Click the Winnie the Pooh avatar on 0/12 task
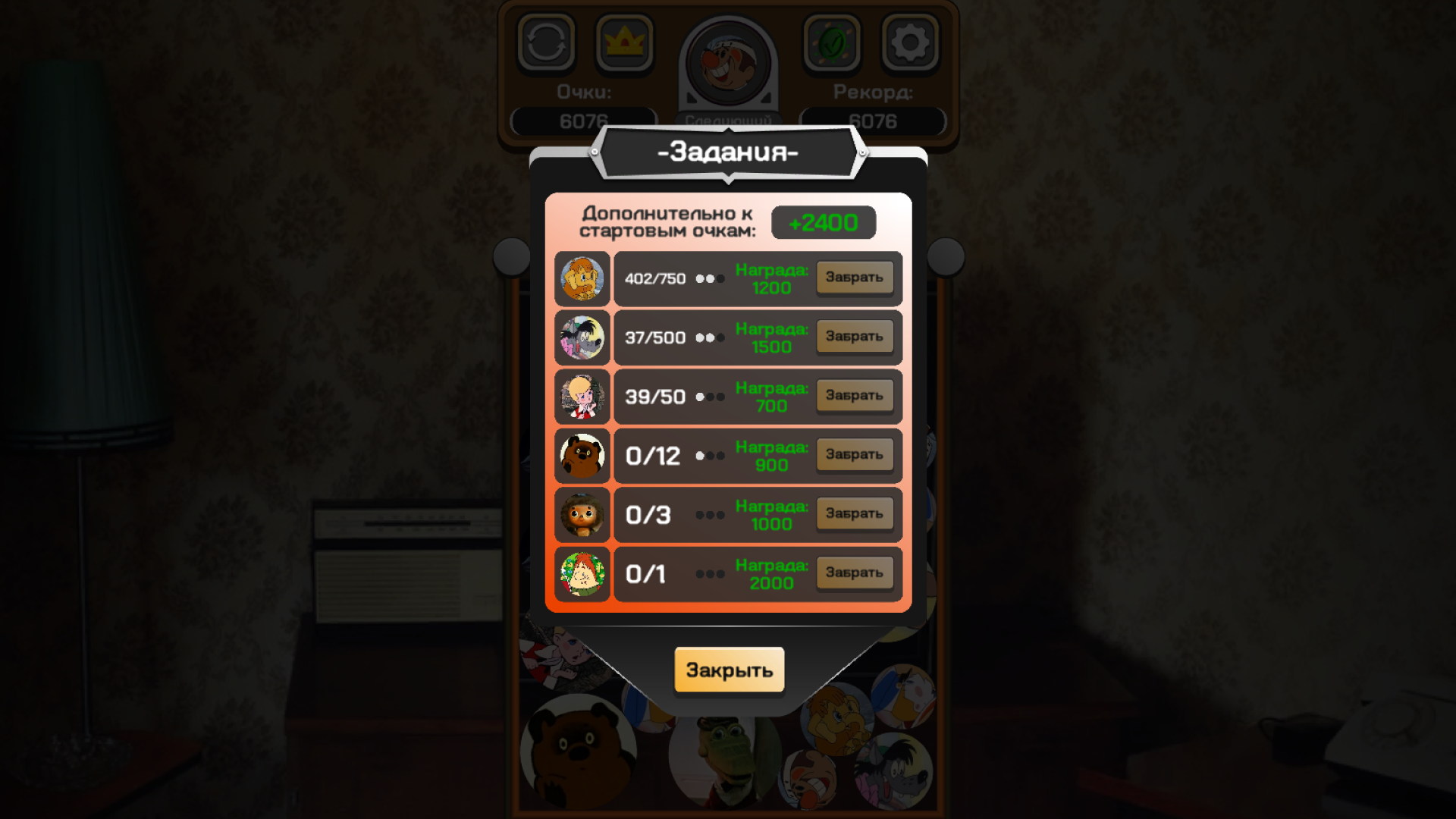The width and height of the screenshot is (1456, 819). tap(582, 455)
